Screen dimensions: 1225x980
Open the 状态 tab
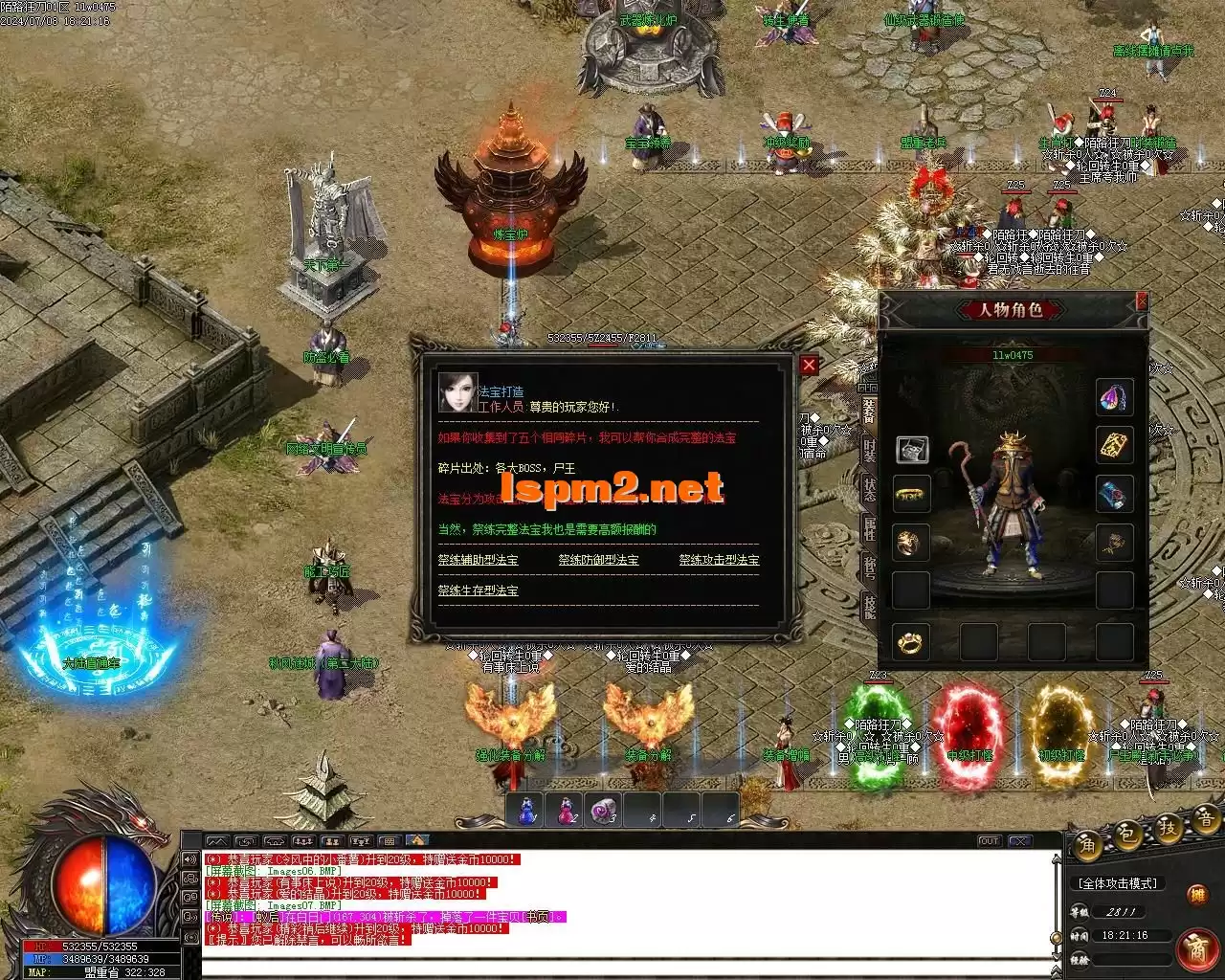click(x=869, y=487)
